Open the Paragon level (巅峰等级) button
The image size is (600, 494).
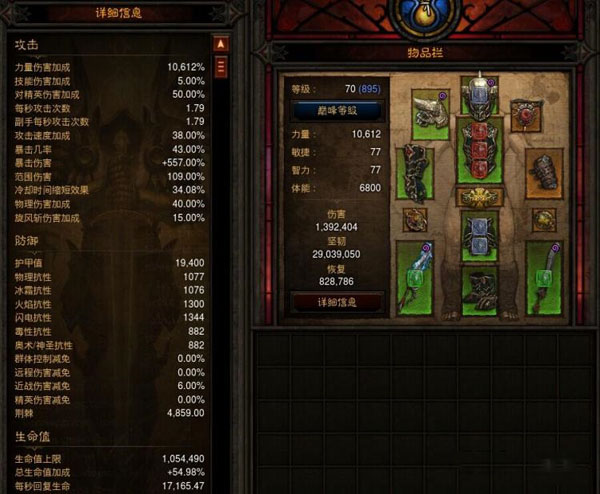(x=322, y=111)
